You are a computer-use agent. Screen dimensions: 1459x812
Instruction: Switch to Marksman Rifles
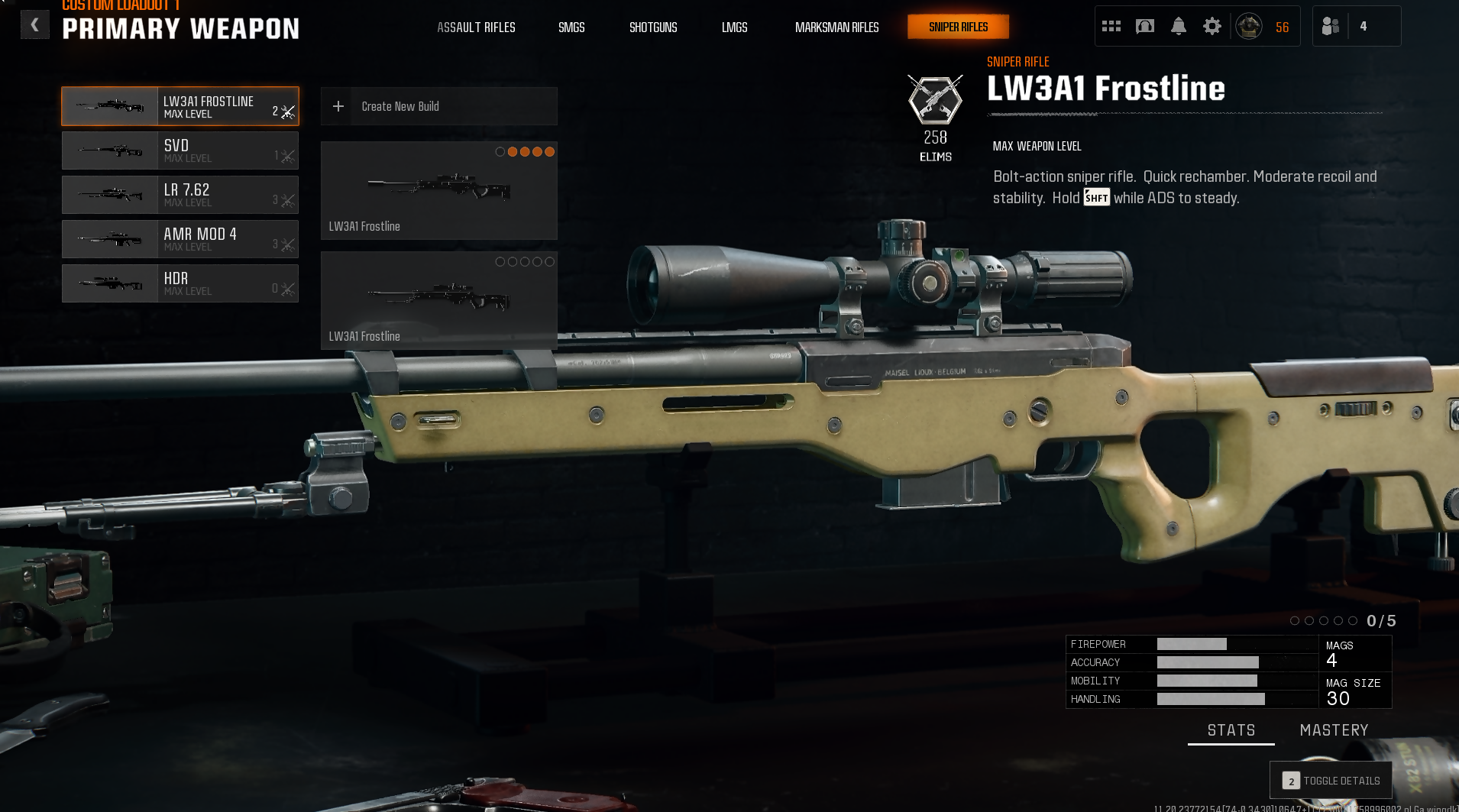pos(836,27)
